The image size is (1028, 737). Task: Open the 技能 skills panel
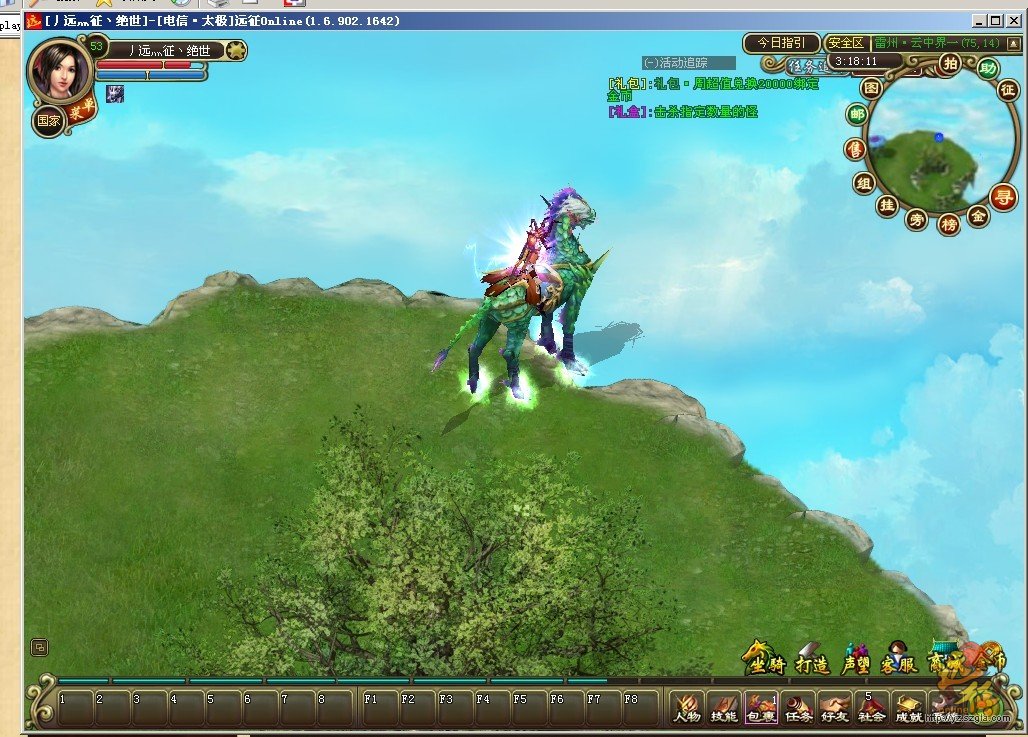(724, 708)
